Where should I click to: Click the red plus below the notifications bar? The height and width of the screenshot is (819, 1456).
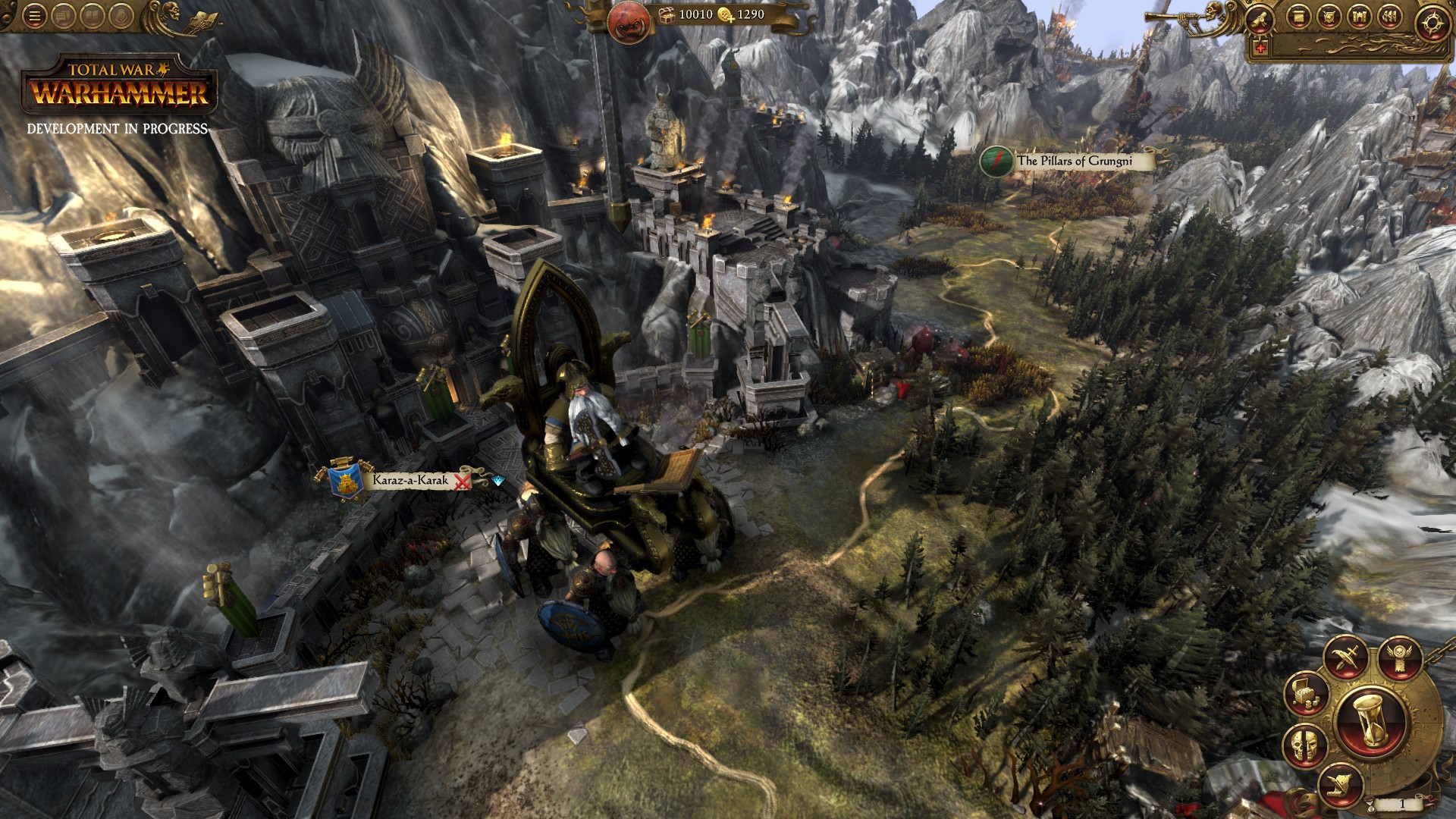1260,47
